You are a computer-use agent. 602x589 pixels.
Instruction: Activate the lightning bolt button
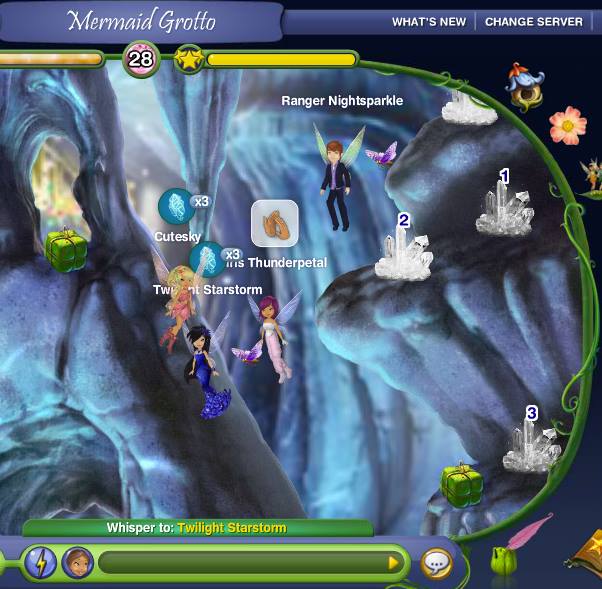coord(40,562)
